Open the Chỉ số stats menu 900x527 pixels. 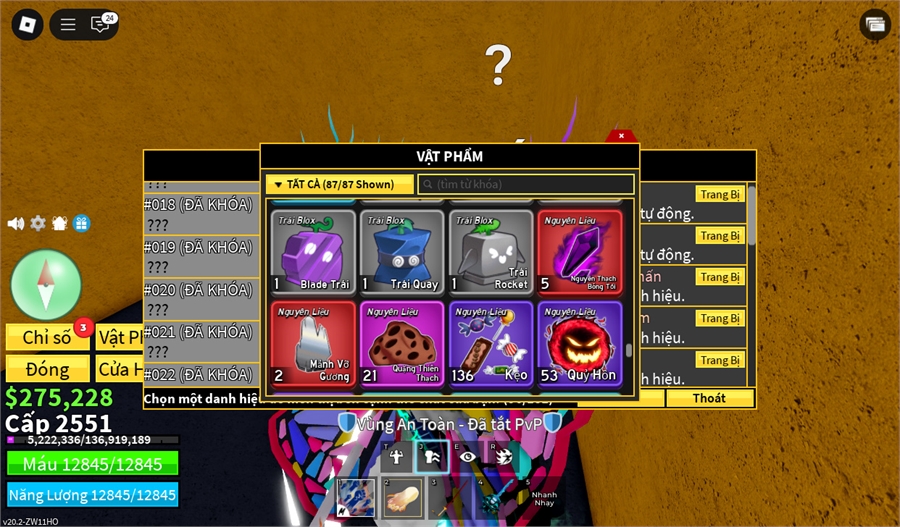coord(47,338)
